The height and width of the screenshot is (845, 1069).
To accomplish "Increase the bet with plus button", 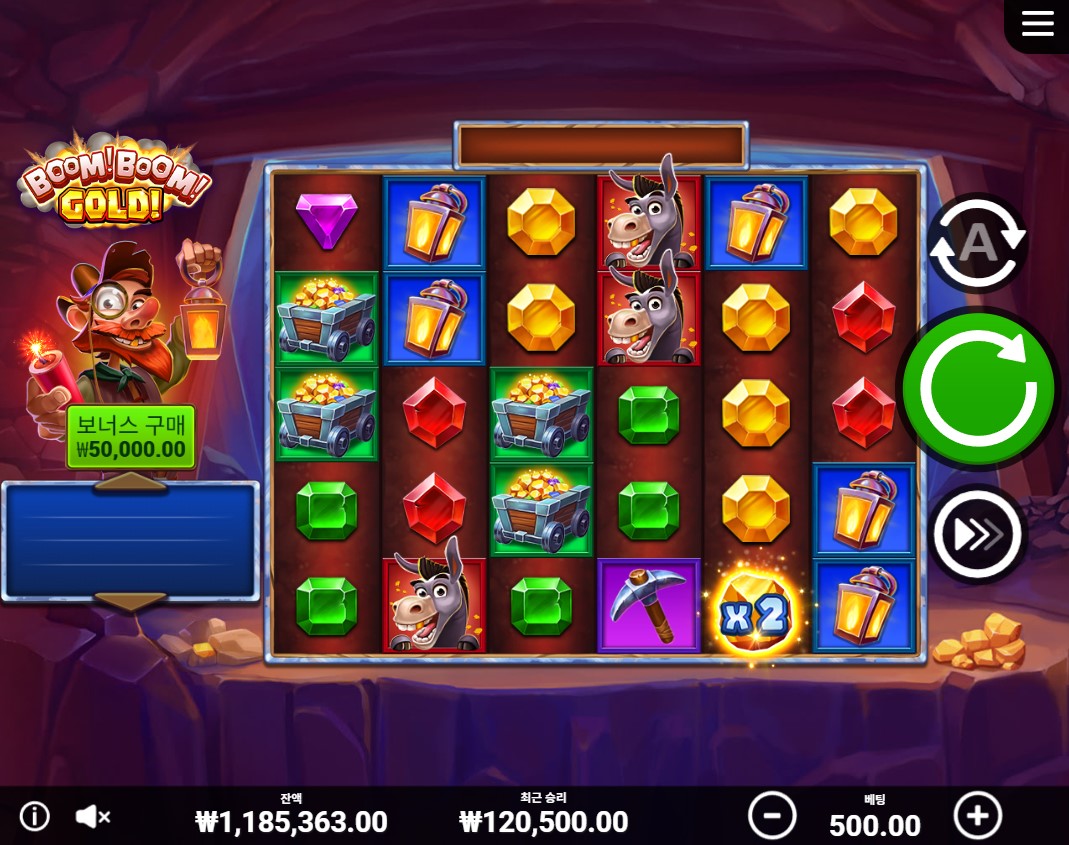I will tap(977, 815).
